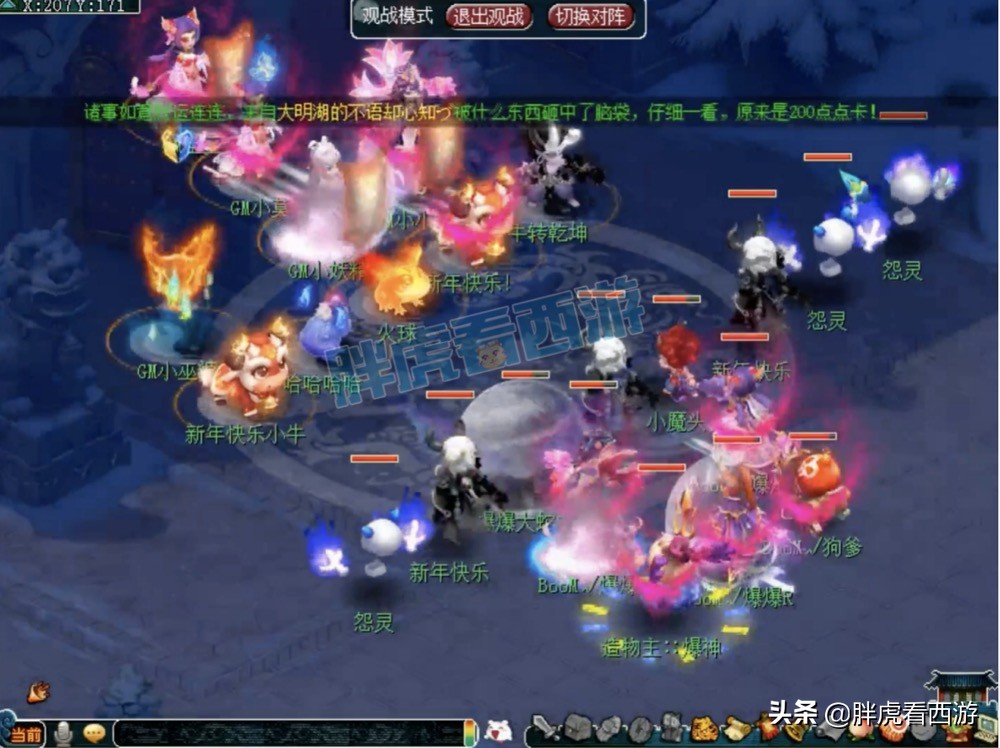
Task: Click the white pet face icon
Action: 498,731
